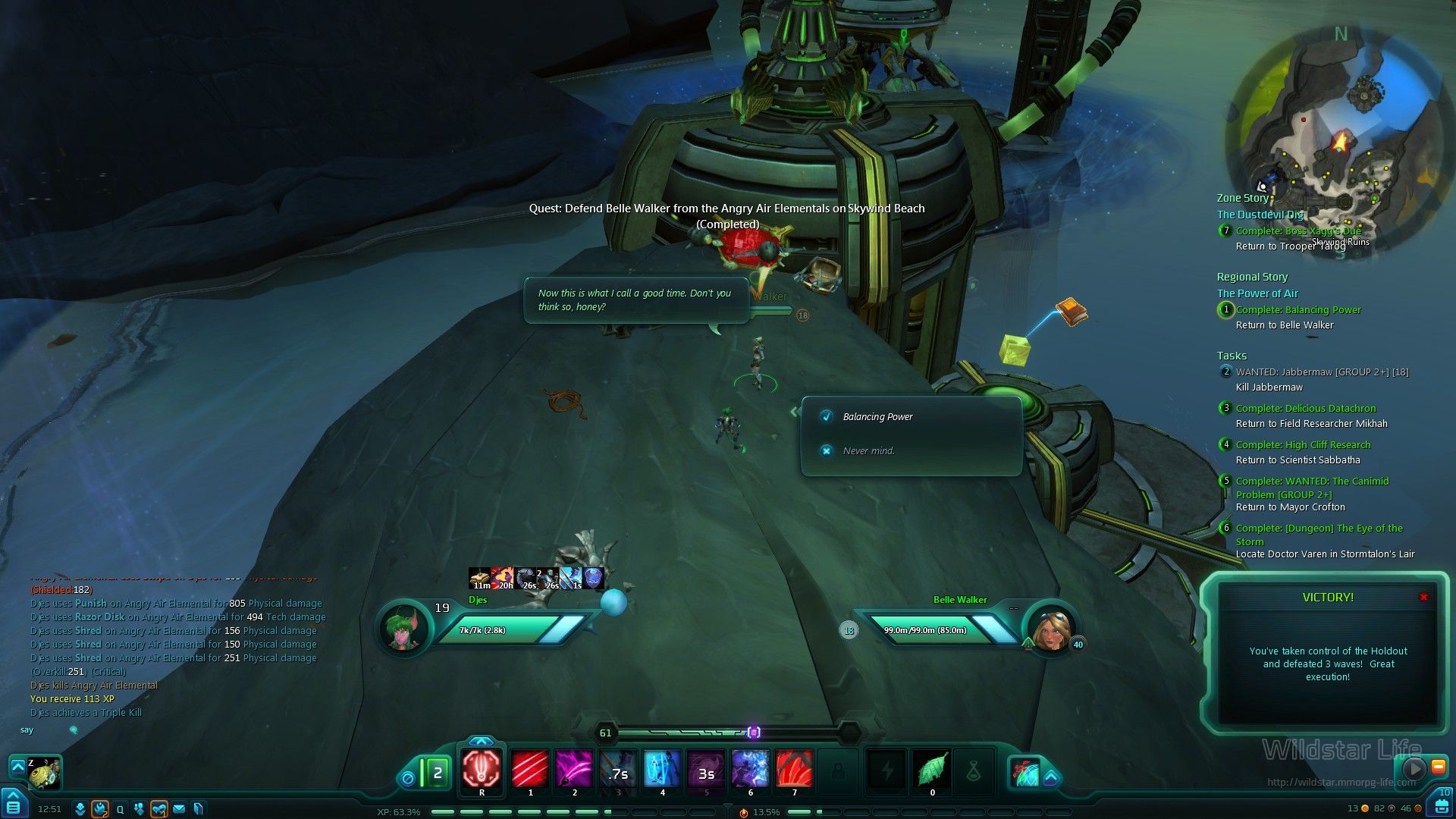Viewport: 1456px width, 819px height.
Task: Click the path ability icon beside hotbar
Action: tap(1027, 773)
